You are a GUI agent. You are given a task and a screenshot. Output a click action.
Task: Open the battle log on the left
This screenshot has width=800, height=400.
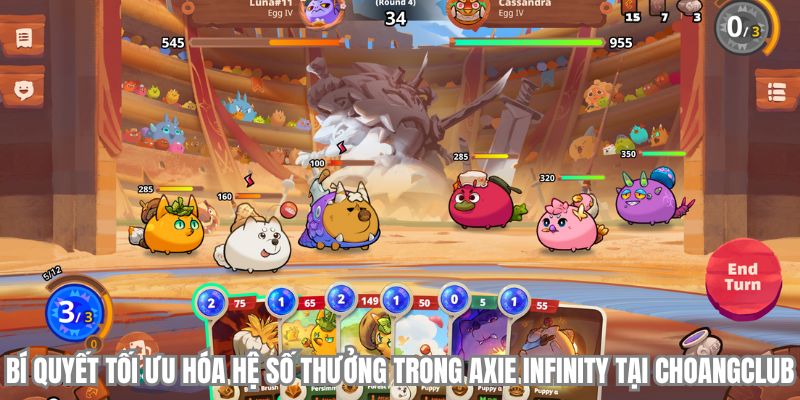click(x=24, y=38)
